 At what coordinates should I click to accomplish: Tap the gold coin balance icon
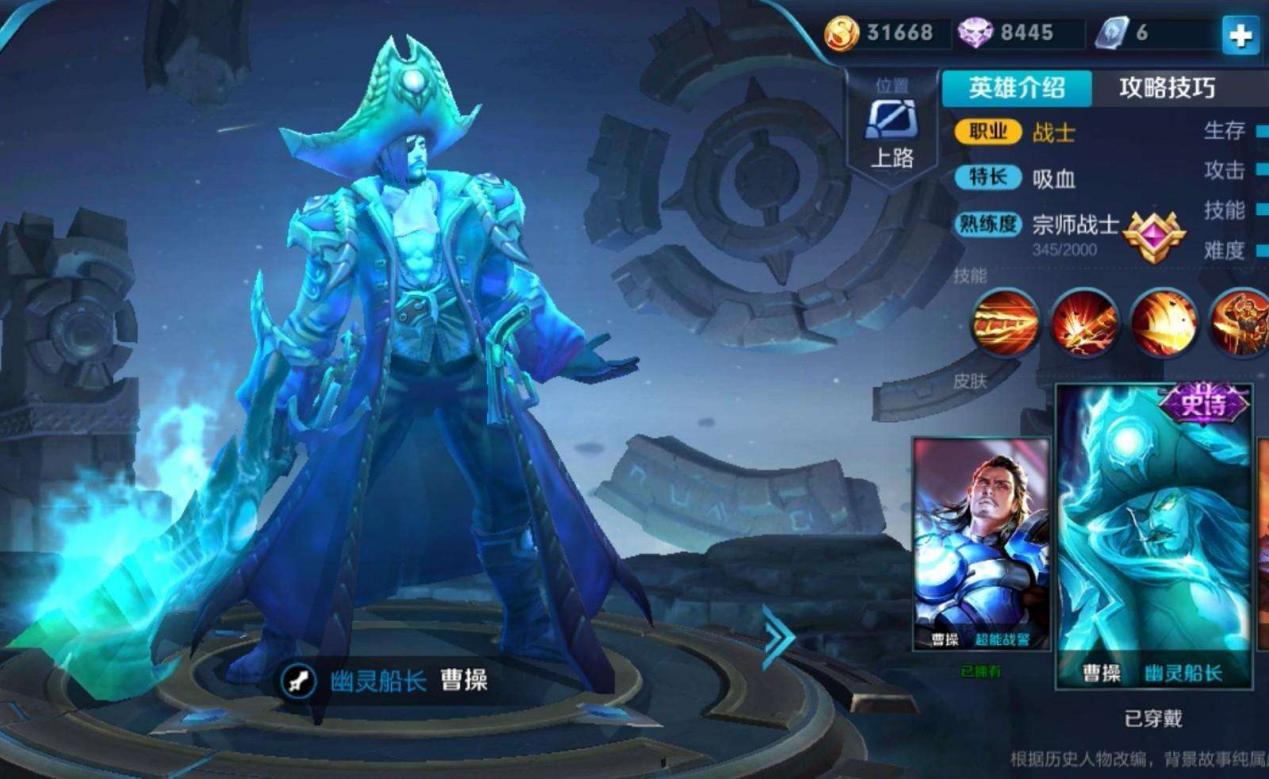[x=841, y=33]
